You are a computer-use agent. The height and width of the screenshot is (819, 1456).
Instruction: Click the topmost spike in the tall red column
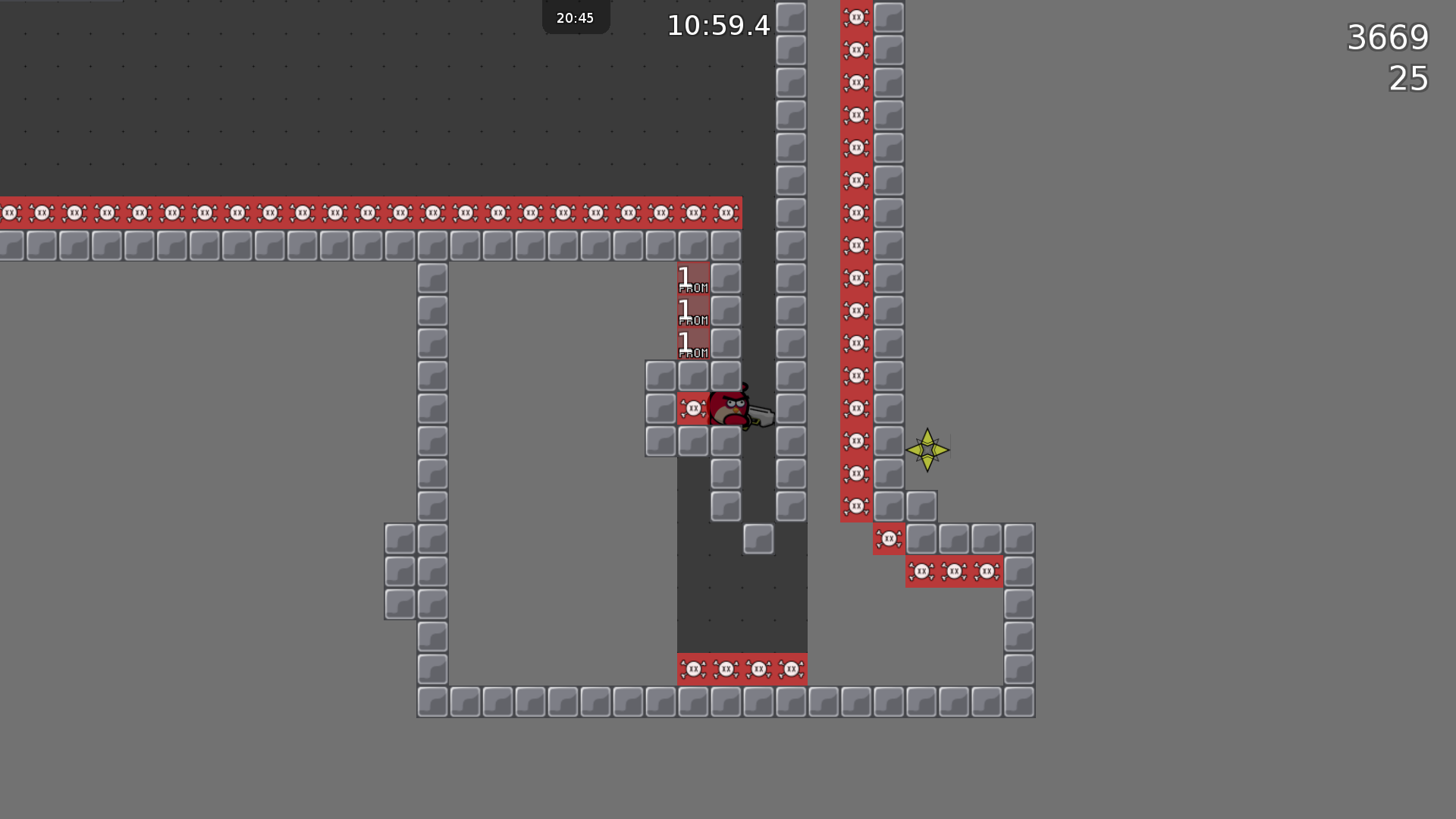coord(855,18)
